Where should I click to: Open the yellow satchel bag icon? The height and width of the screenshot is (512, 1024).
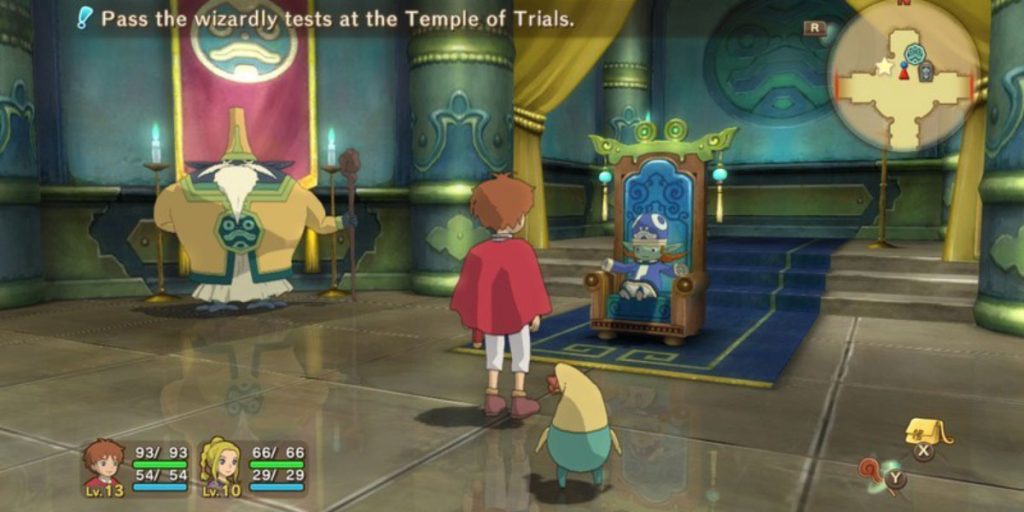[926, 431]
